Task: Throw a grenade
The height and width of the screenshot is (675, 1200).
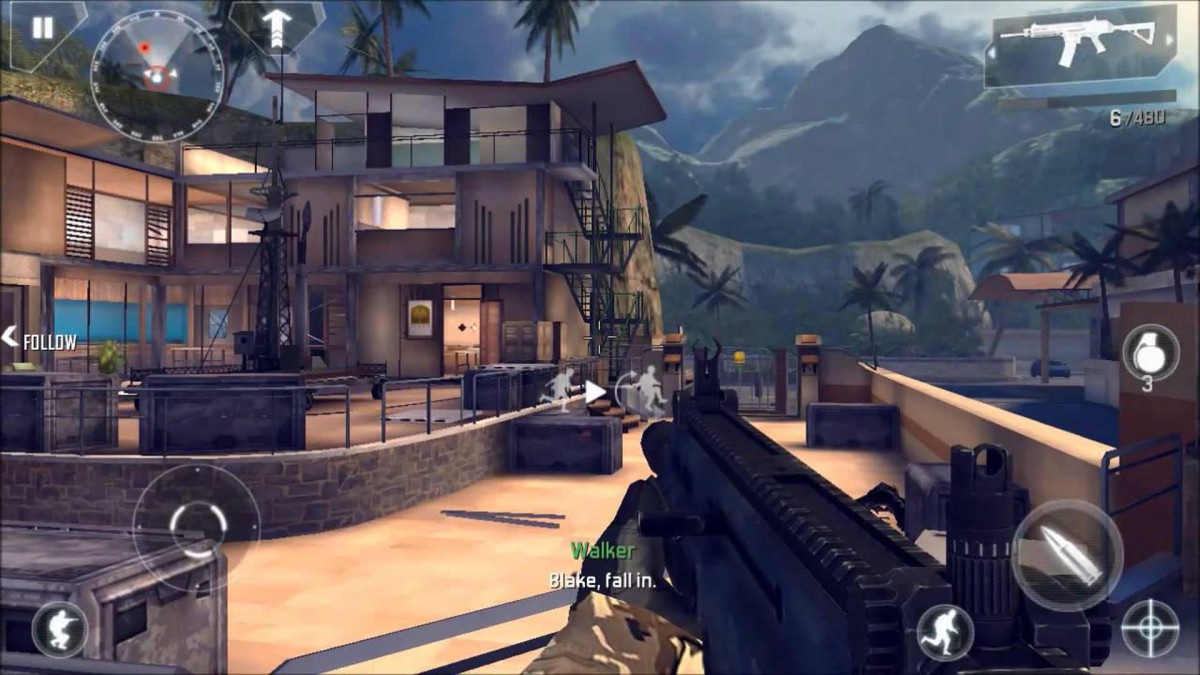Action: 1150,352
